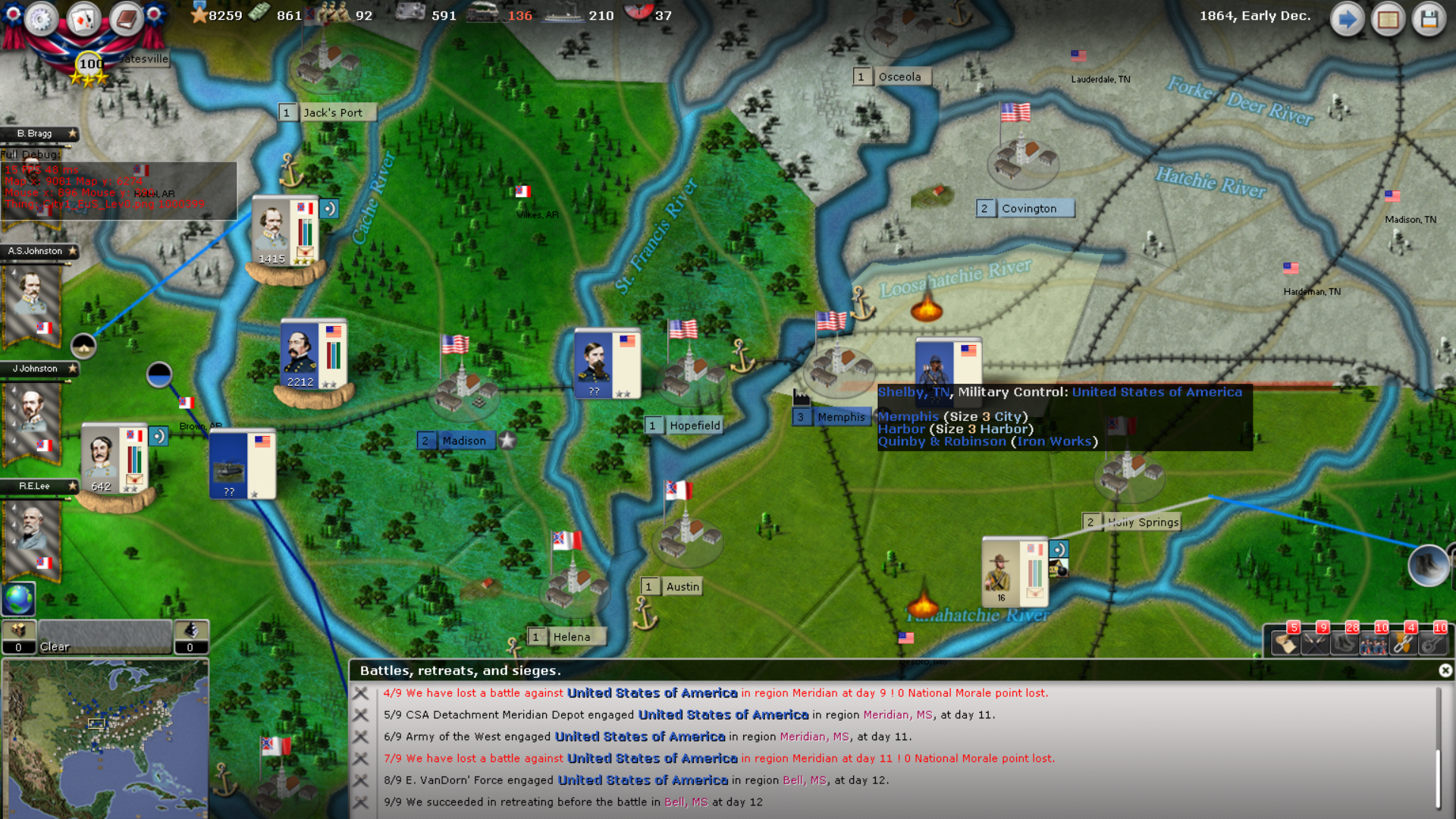Toggle the crescent moon marker on Bragg's unit
The height and width of the screenshot is (819, 1456).
coord(328,209)
